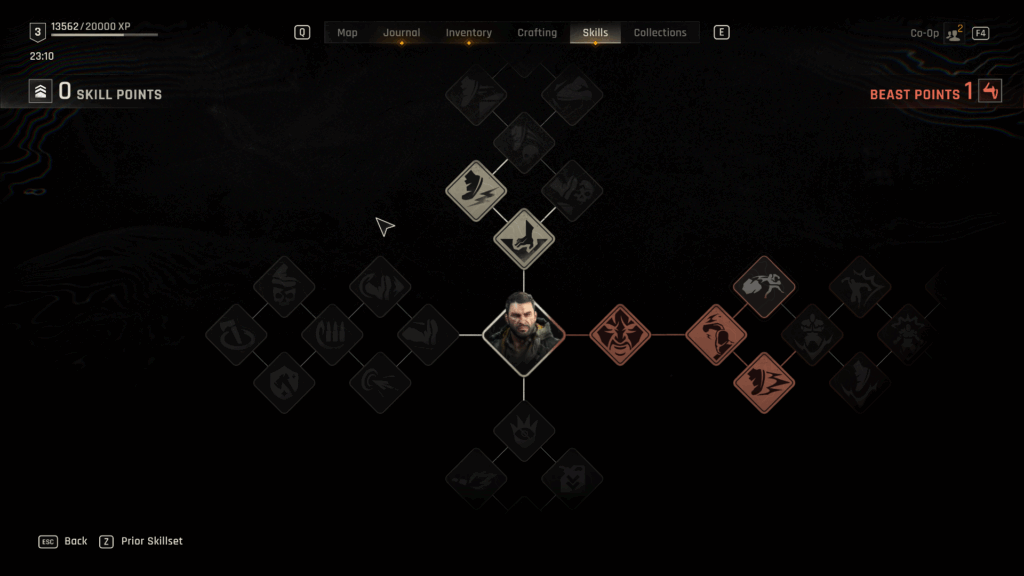Choose the unlocked grabbing hand skill
The image size is (1024, 576).
coord(524,238)
